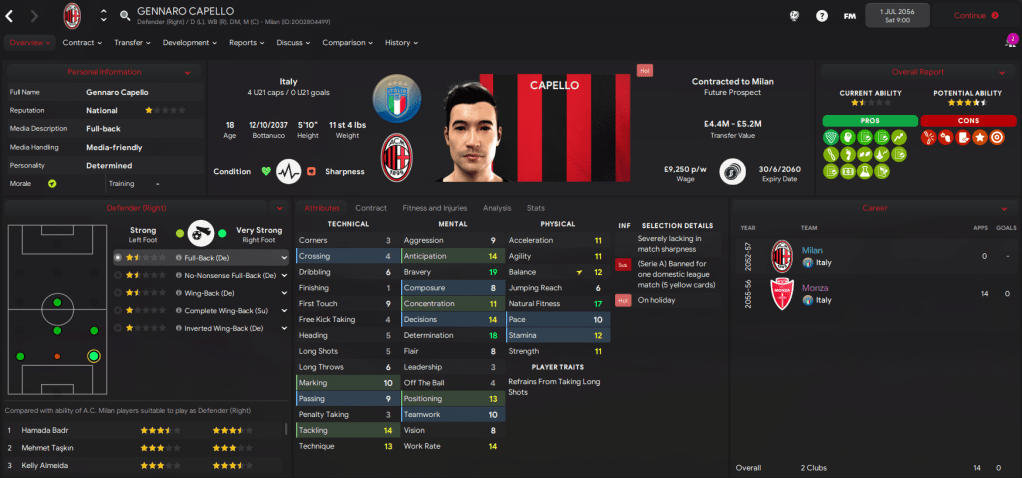The width and height of the screenshot is (1022, 478).
Task: Open the Transfer dropdown menu
Action: [x=132, y=43]
